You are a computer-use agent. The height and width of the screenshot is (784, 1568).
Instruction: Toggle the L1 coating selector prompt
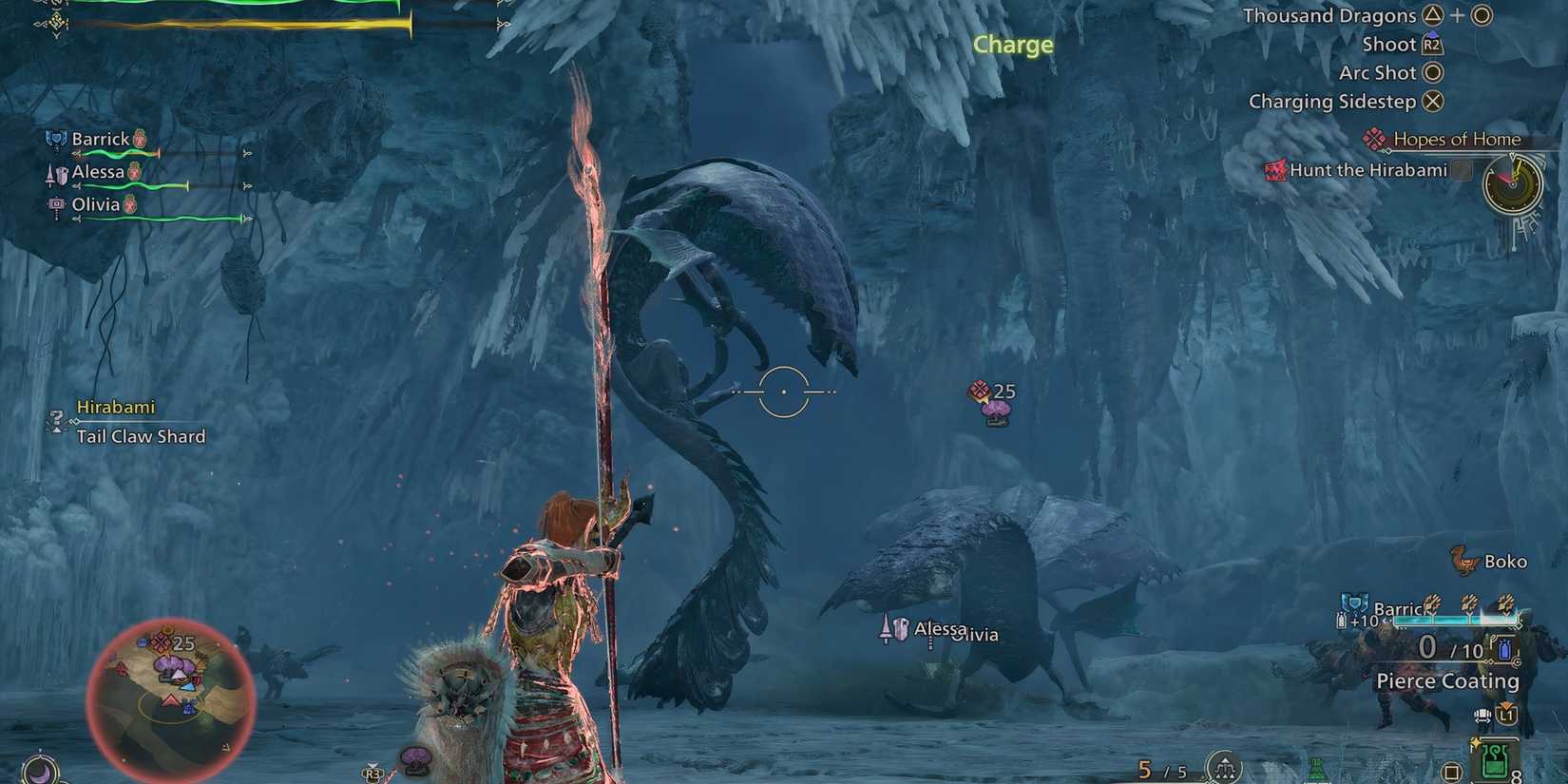(1508, 714)
